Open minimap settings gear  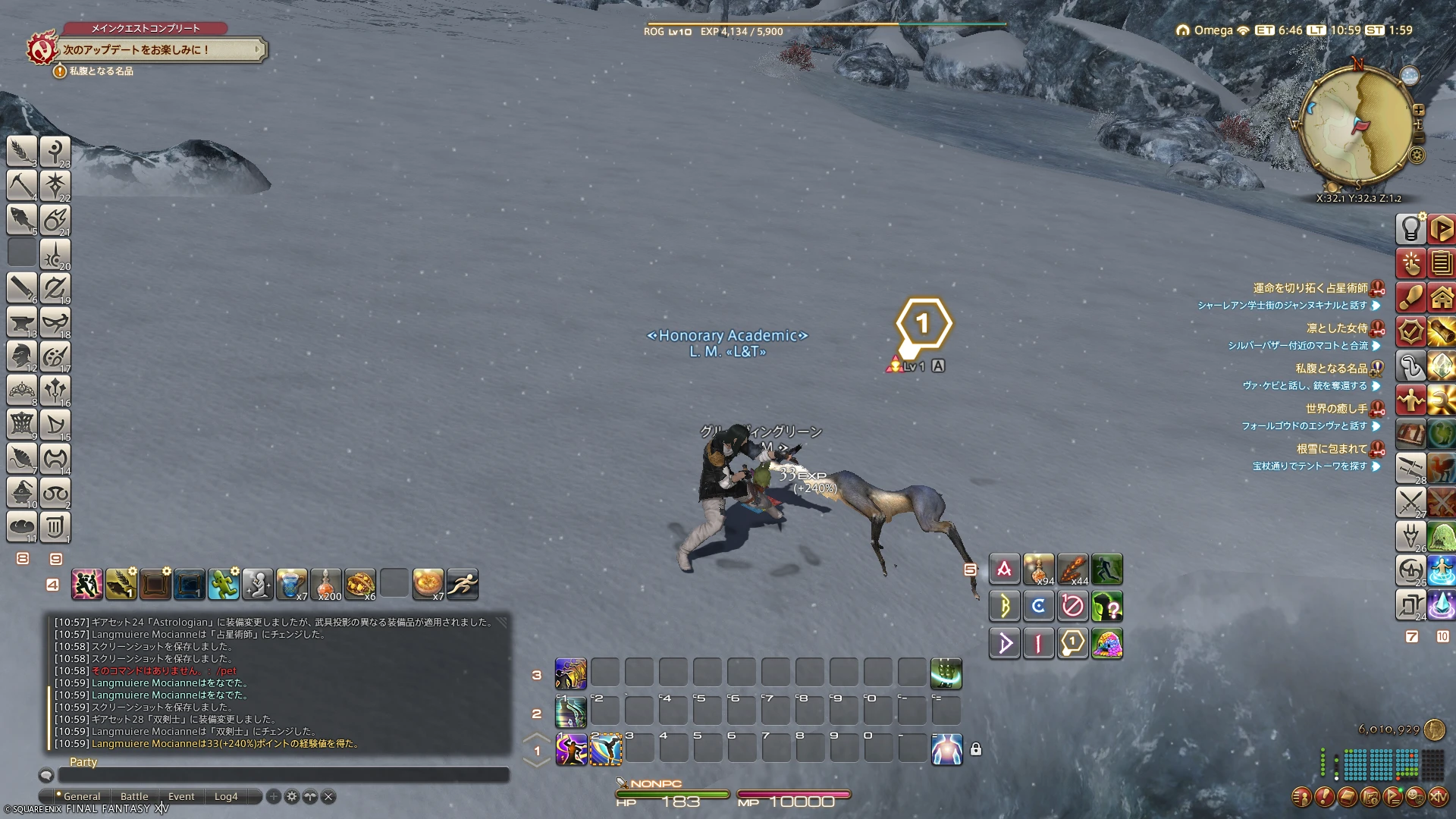(x=1417, y=156)
